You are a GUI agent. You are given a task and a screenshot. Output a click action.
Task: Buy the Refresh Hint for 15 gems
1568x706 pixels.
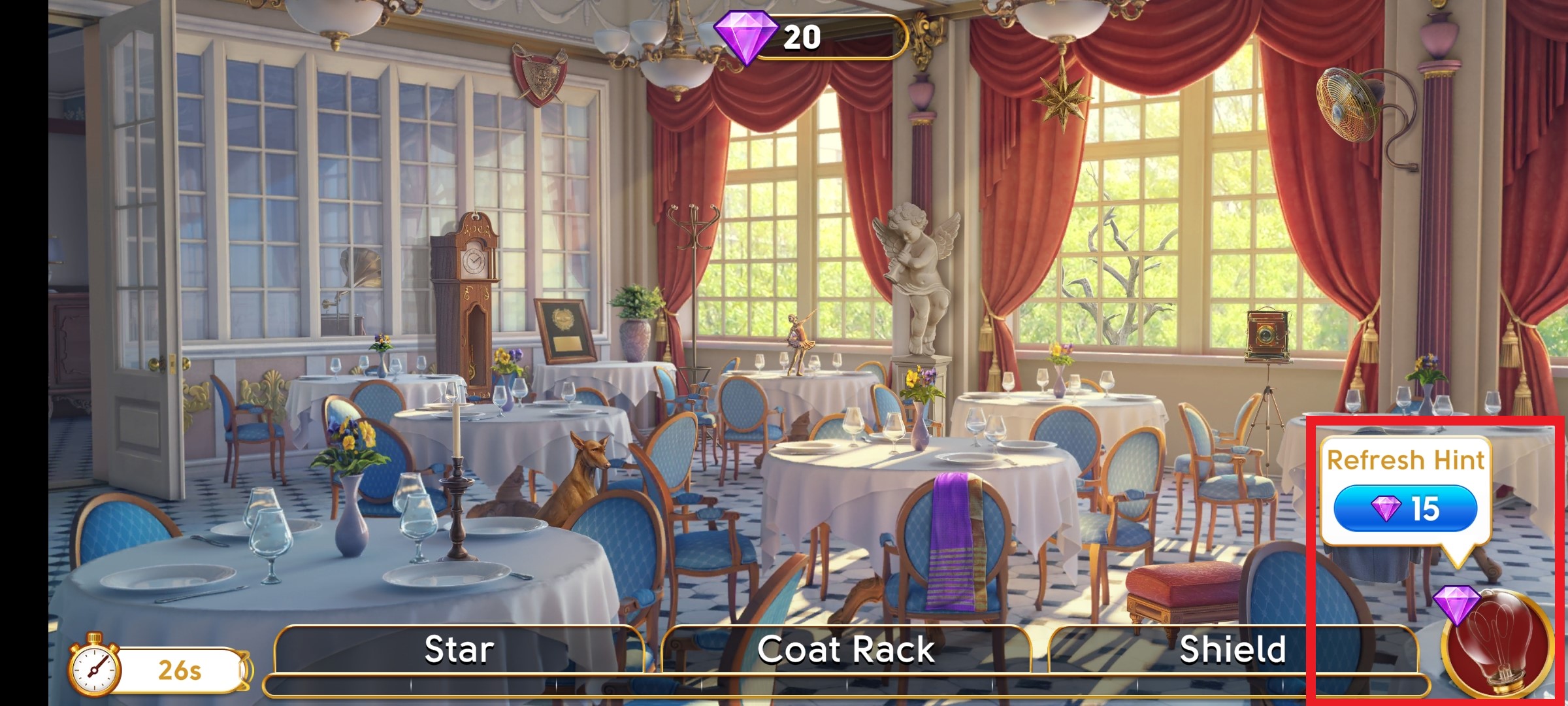[1405, 508]
